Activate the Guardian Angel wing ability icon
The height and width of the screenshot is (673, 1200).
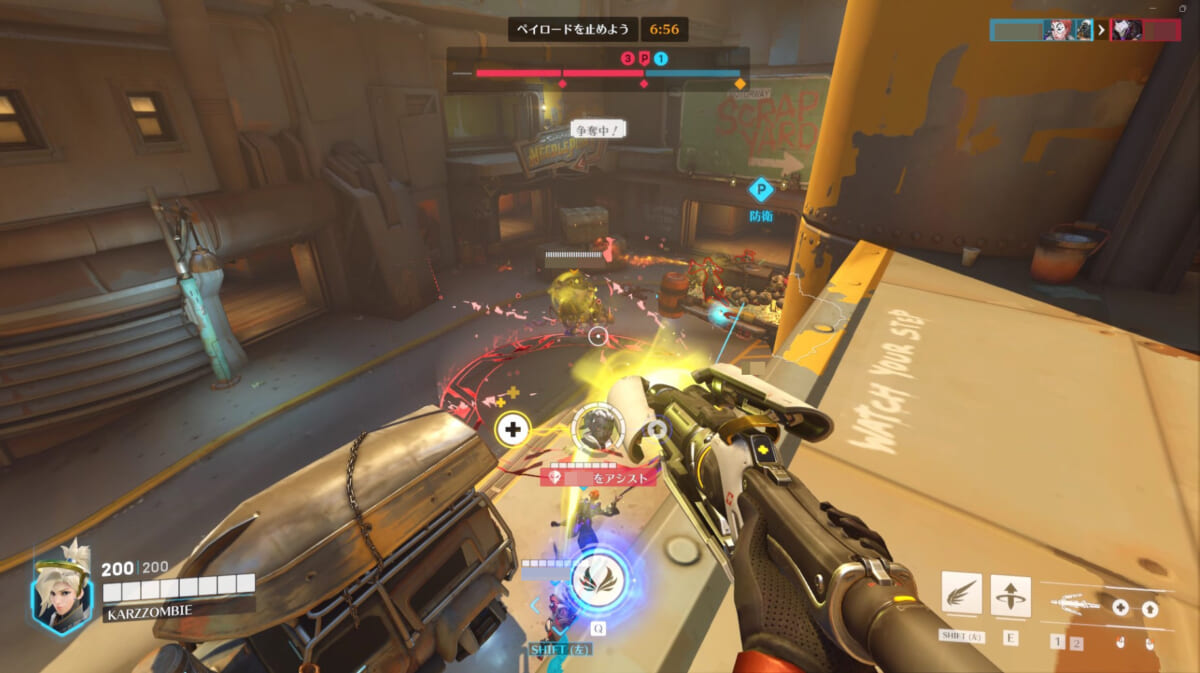(960, 597)
